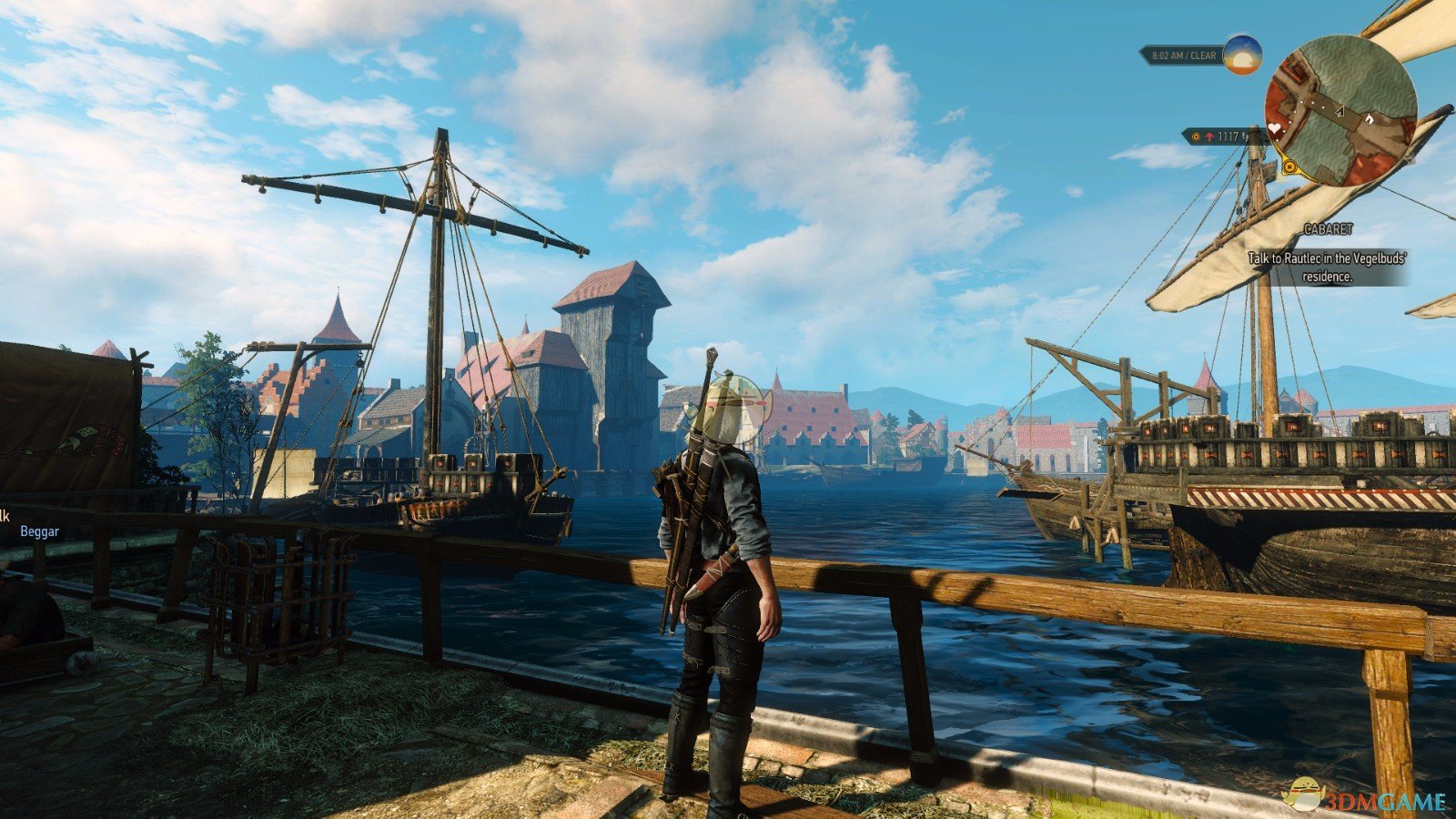Open the circular minimap
1456x819 pixels.
coord(1340,111)
